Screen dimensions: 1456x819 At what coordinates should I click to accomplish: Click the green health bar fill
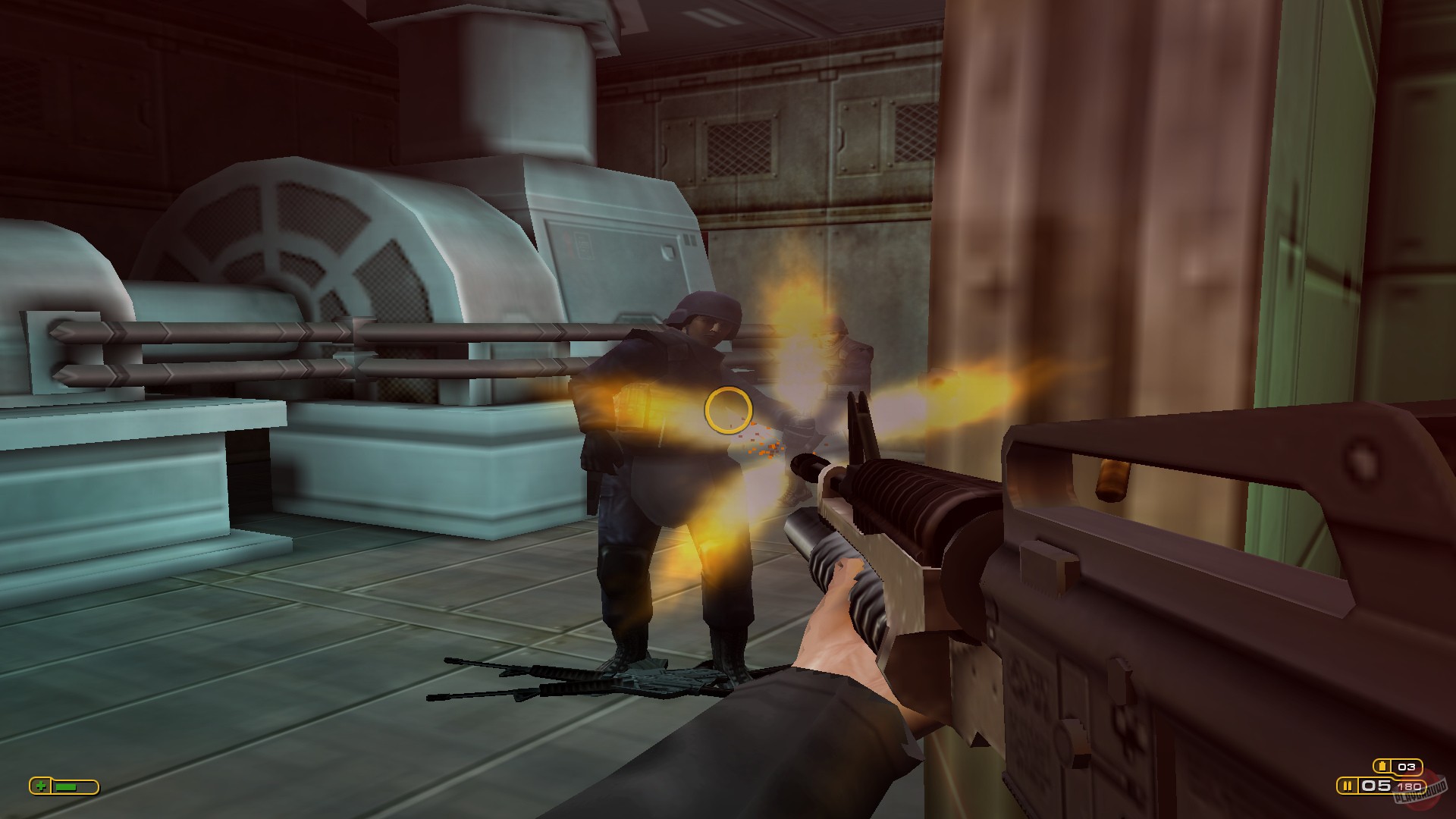66,787
